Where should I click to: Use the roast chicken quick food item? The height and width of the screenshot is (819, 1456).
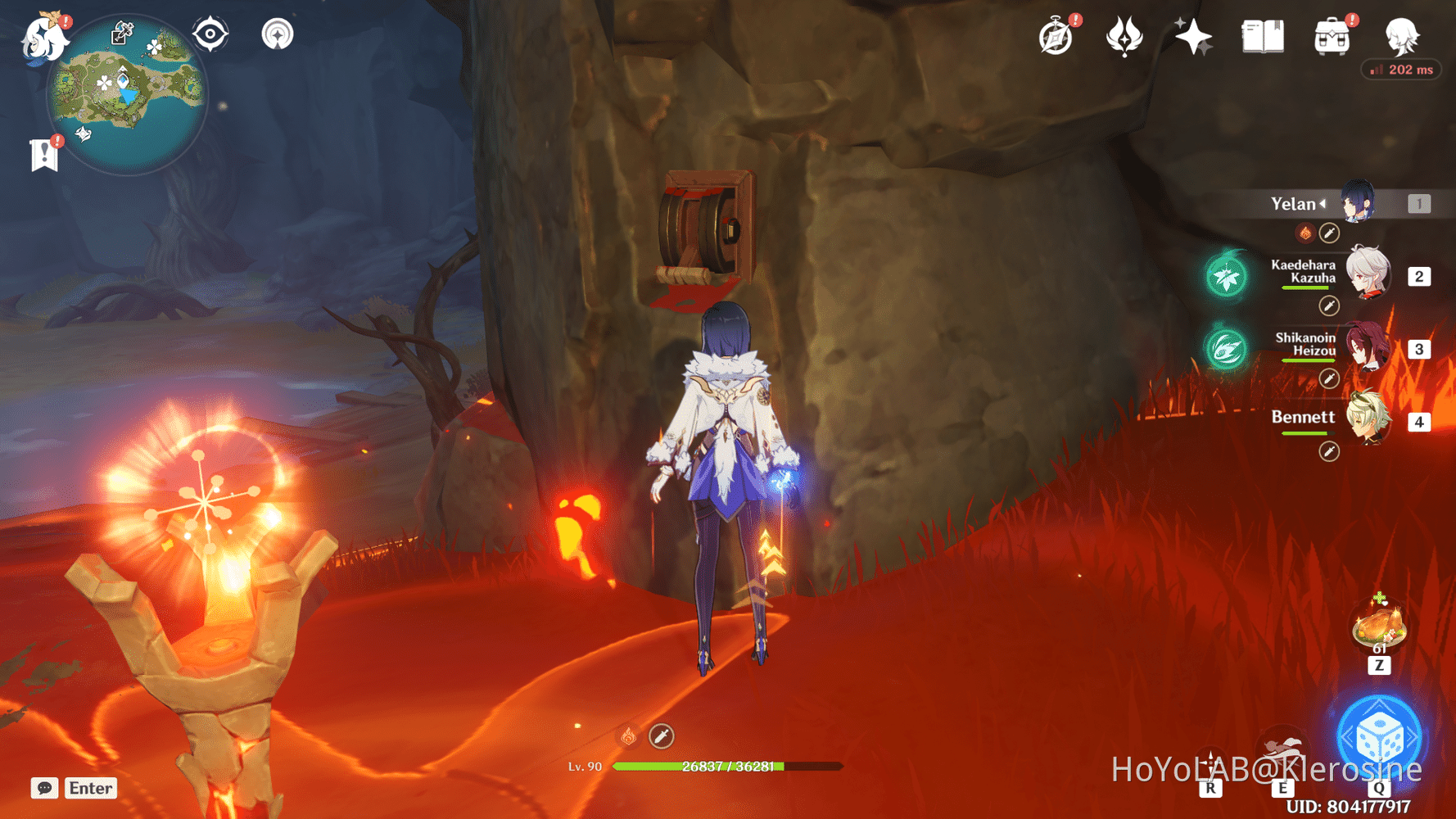click(1379, 625)
